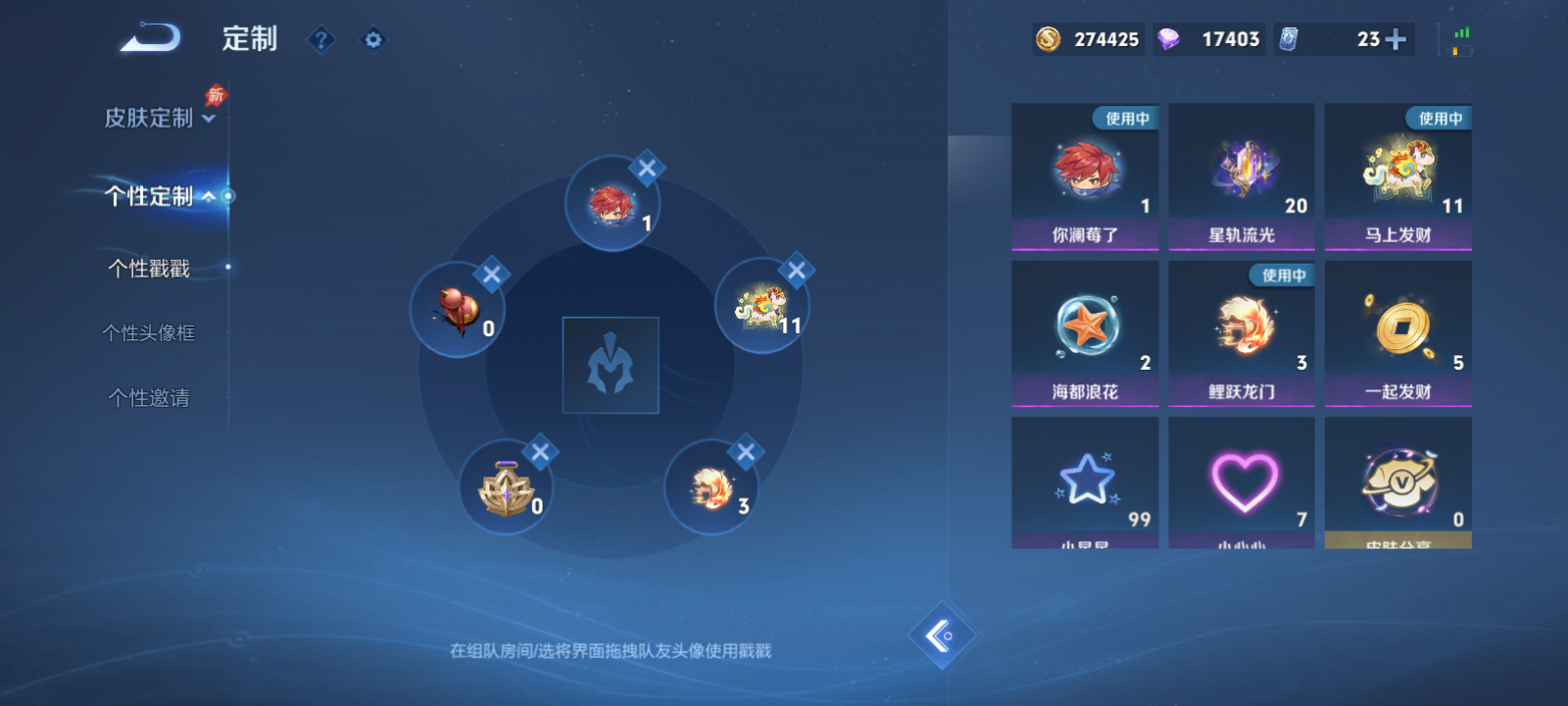1568x706 pixels.
Task: Open the settings gear icon
Action: click(x=373, y=40)
